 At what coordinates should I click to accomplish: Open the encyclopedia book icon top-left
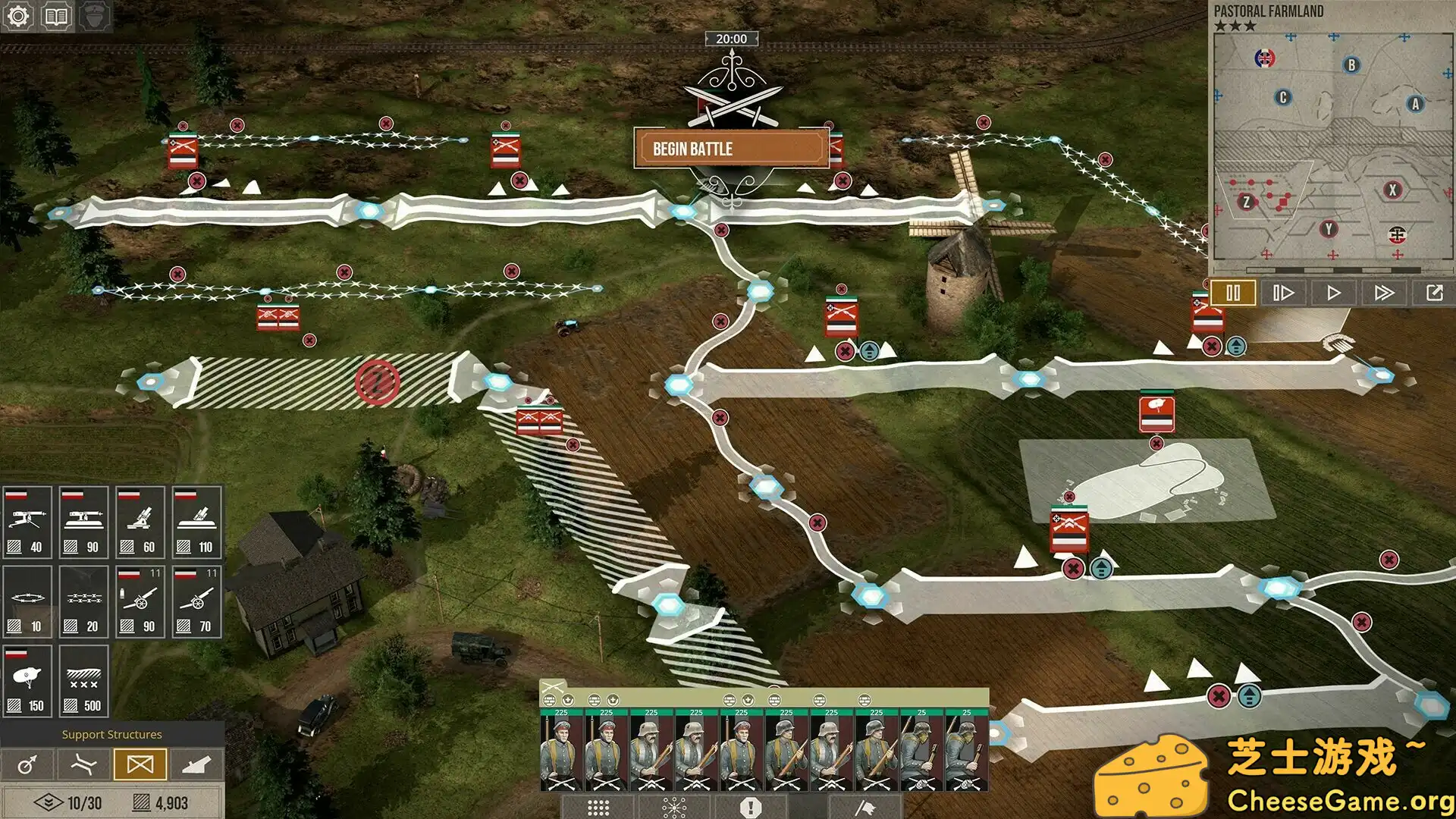[x=55, y=15]
